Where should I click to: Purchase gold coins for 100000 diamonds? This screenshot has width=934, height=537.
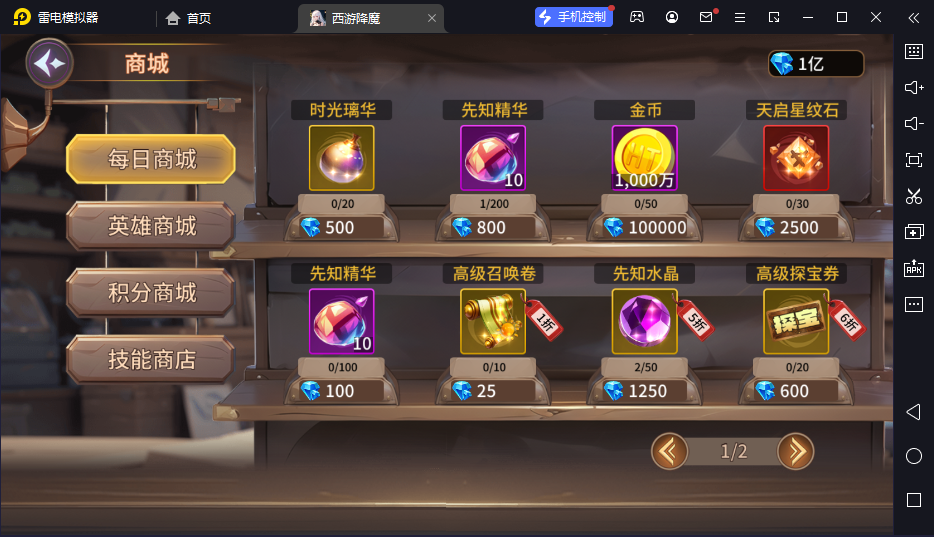tap(644, 227)
